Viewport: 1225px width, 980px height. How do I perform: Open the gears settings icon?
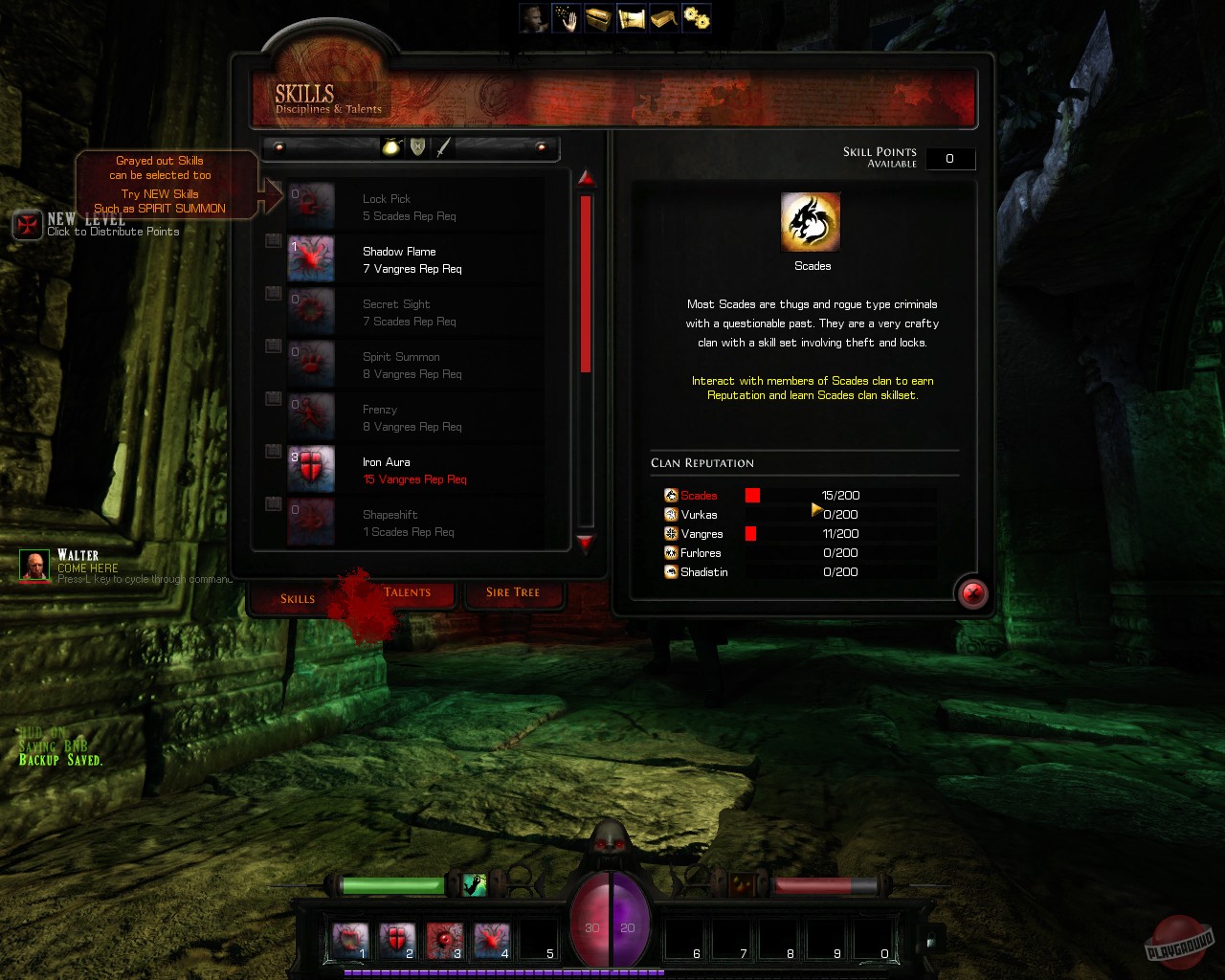696,17
